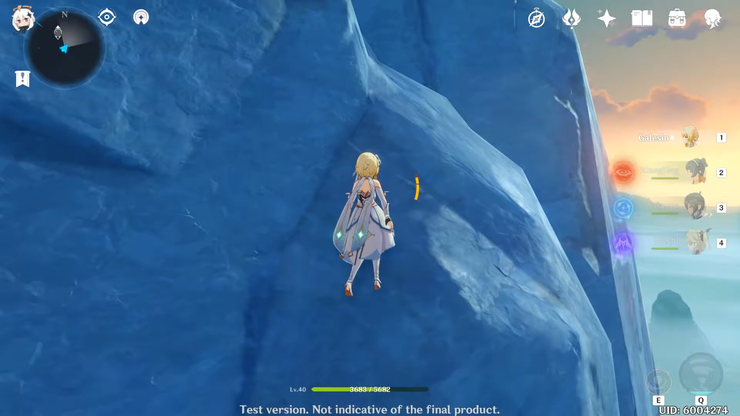The width and height of the screenshot is (740, 416).
Task: Open the adventurer handbook book icon
Action: click(x=642, y=18)
